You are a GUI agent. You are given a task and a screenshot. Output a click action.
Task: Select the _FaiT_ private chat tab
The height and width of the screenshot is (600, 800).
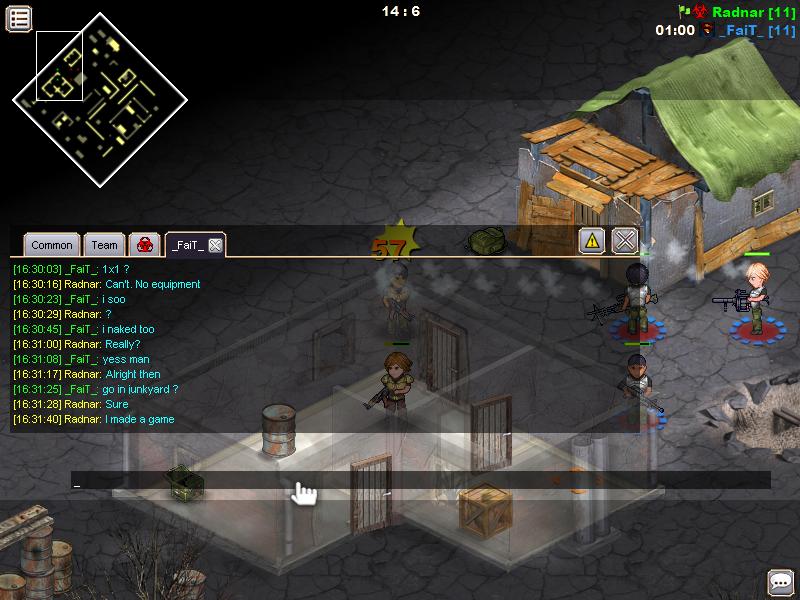188,245
